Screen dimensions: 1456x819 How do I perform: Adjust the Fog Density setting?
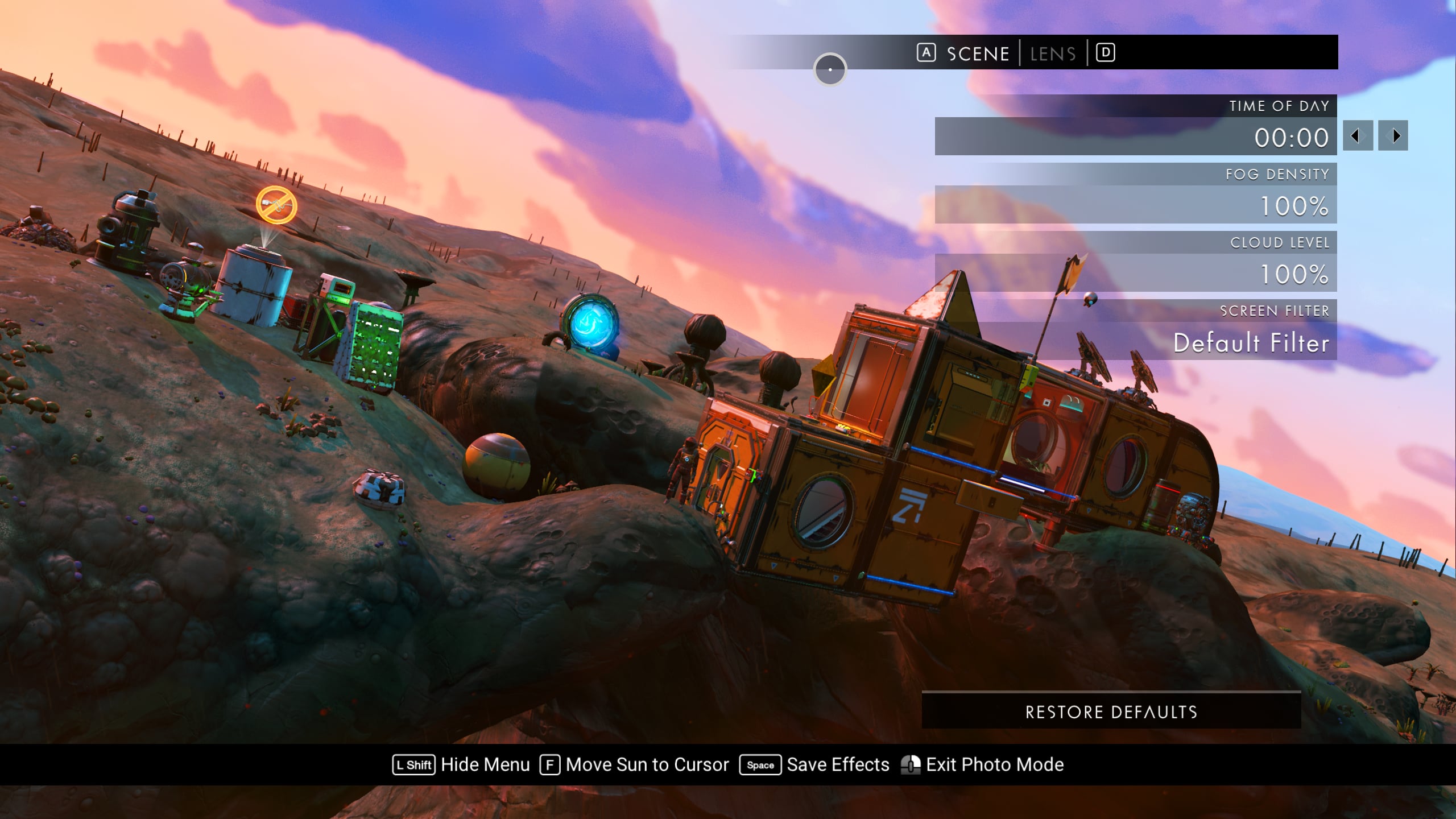point(1135,205)
